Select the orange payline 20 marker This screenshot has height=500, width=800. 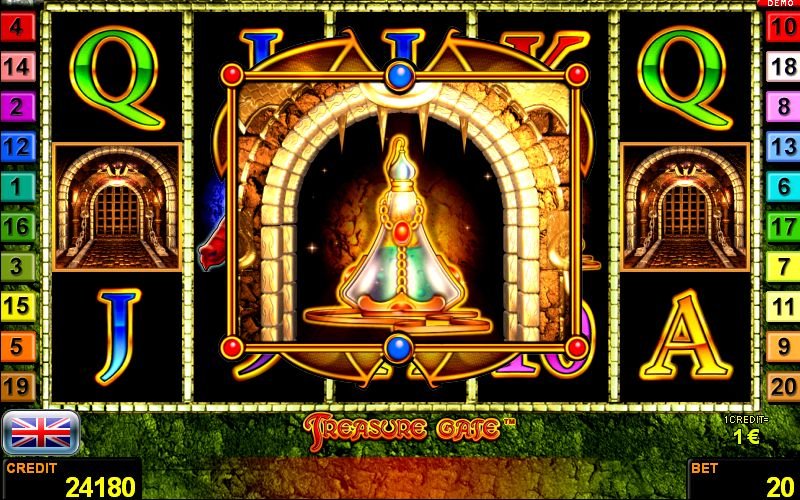(782, 386)
